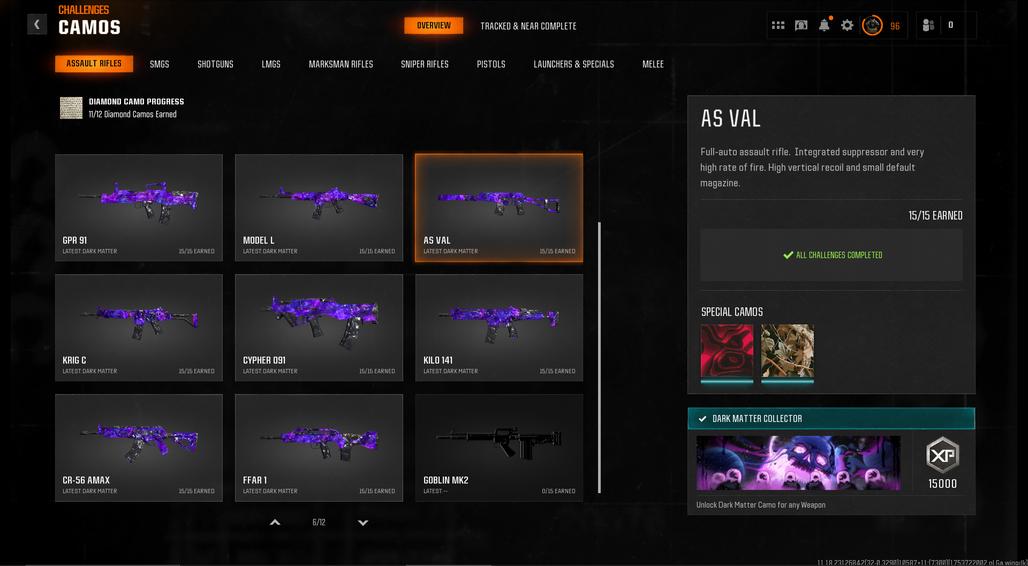The height and width of the screenshot is (566, 1028).
Task: Select the Goblin MK2 weapon tile
Action: [x=499, y=447]
